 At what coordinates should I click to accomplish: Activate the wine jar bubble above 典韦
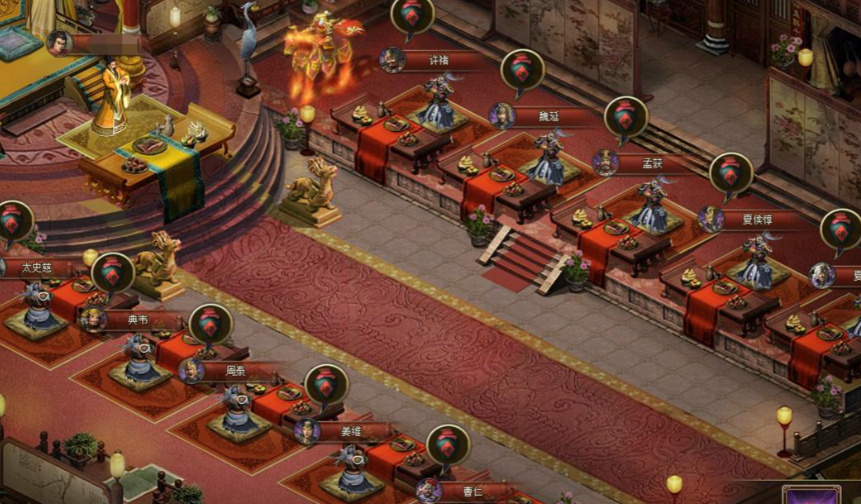pyautogui.click(x=113, y=273)
